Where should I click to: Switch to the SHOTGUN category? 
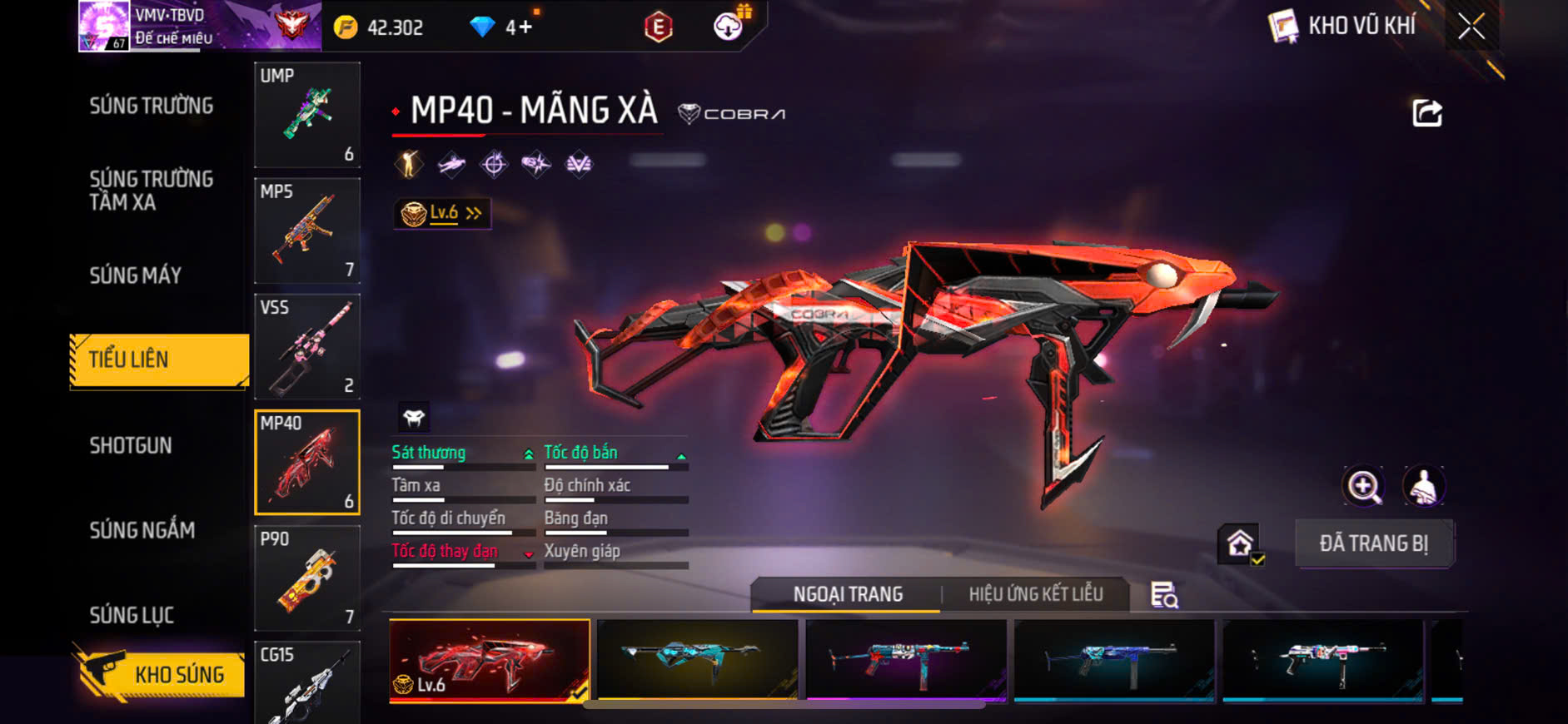131,445
